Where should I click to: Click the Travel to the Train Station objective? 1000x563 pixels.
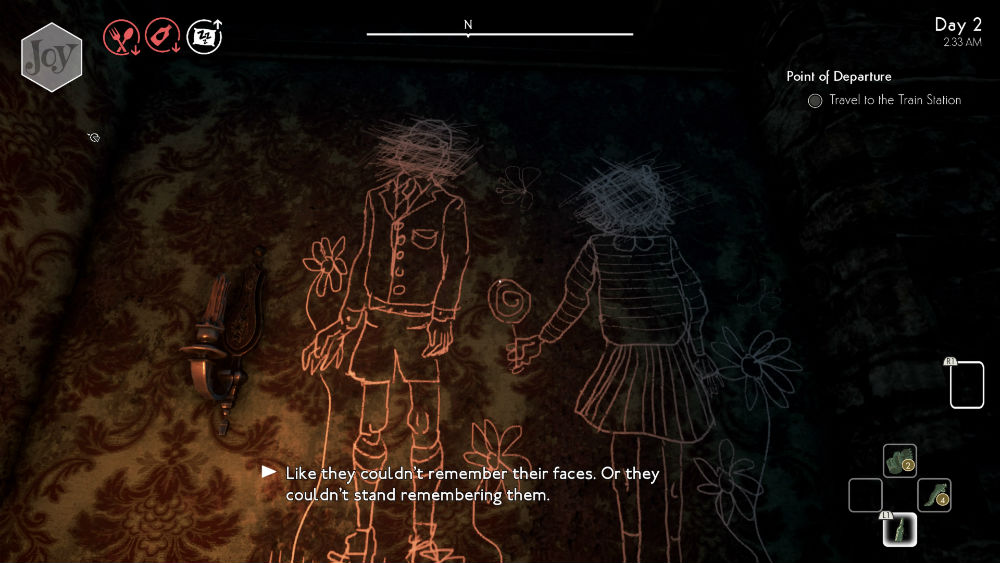point(894,100)
